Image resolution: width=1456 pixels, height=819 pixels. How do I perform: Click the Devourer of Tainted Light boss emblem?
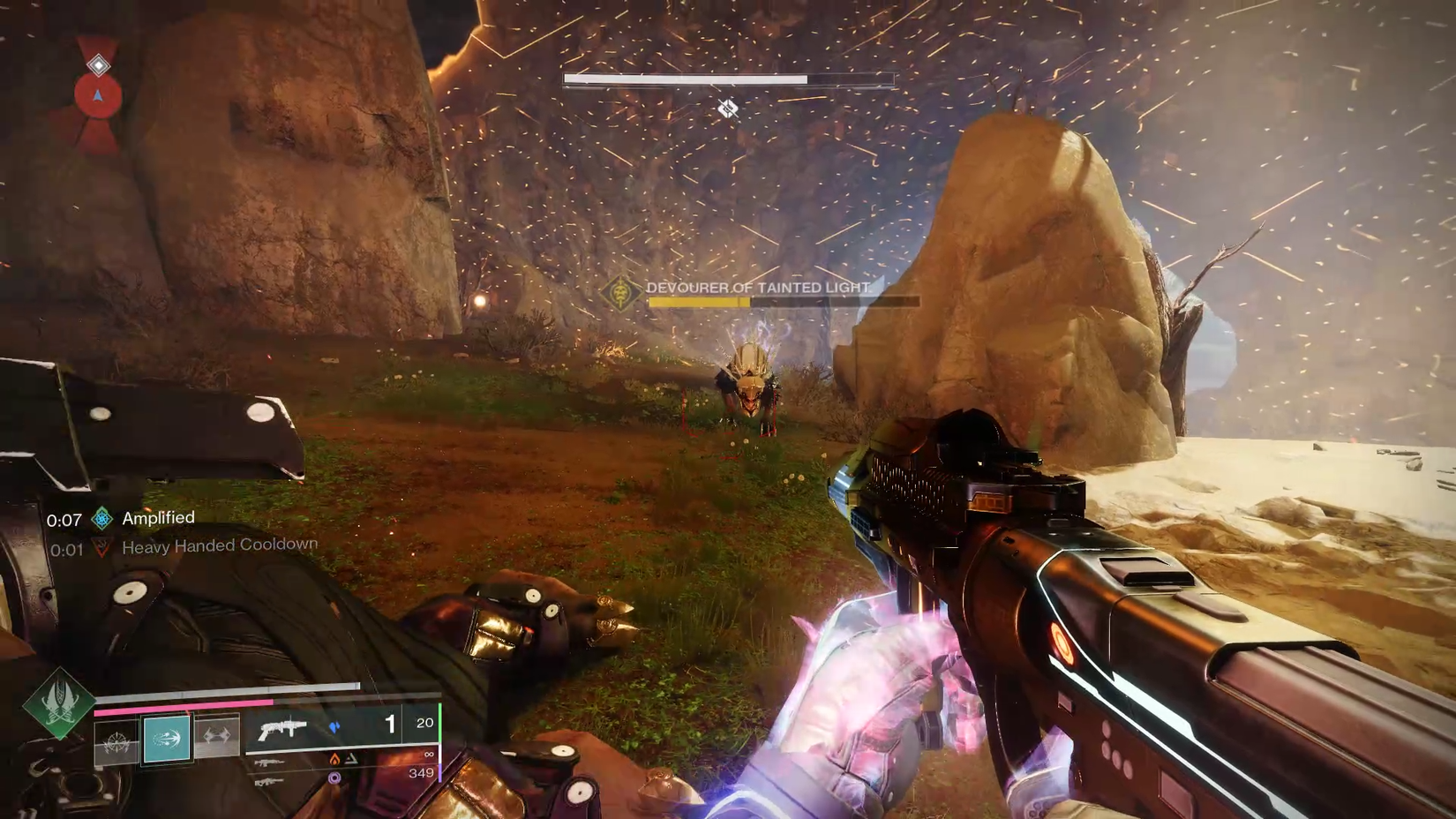click(x=622, y=295)
